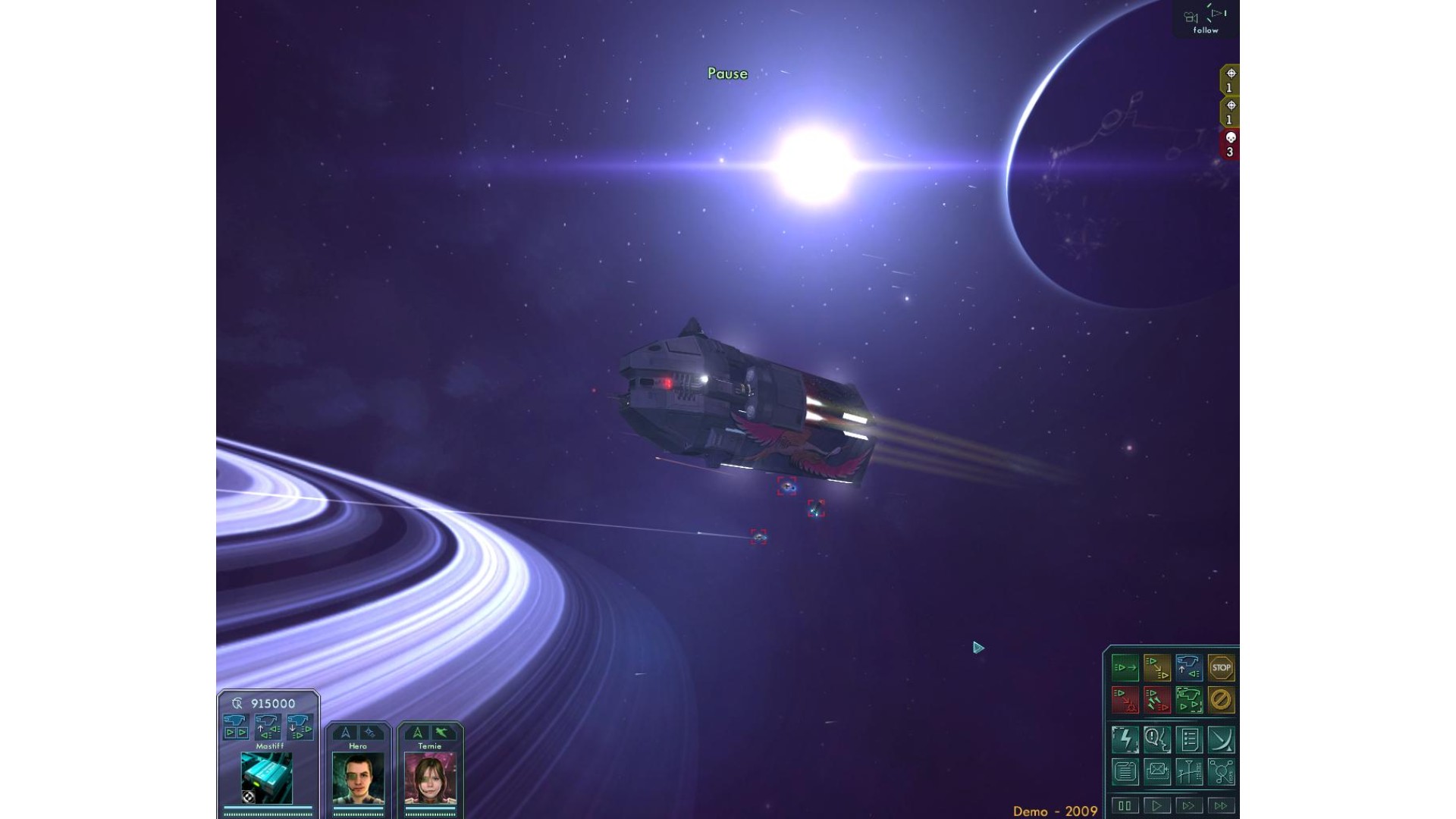Recall fighters to Mastiff with down-arrow icon
1456x819 pixels.
pyautogui.click(x=300, y=726)
